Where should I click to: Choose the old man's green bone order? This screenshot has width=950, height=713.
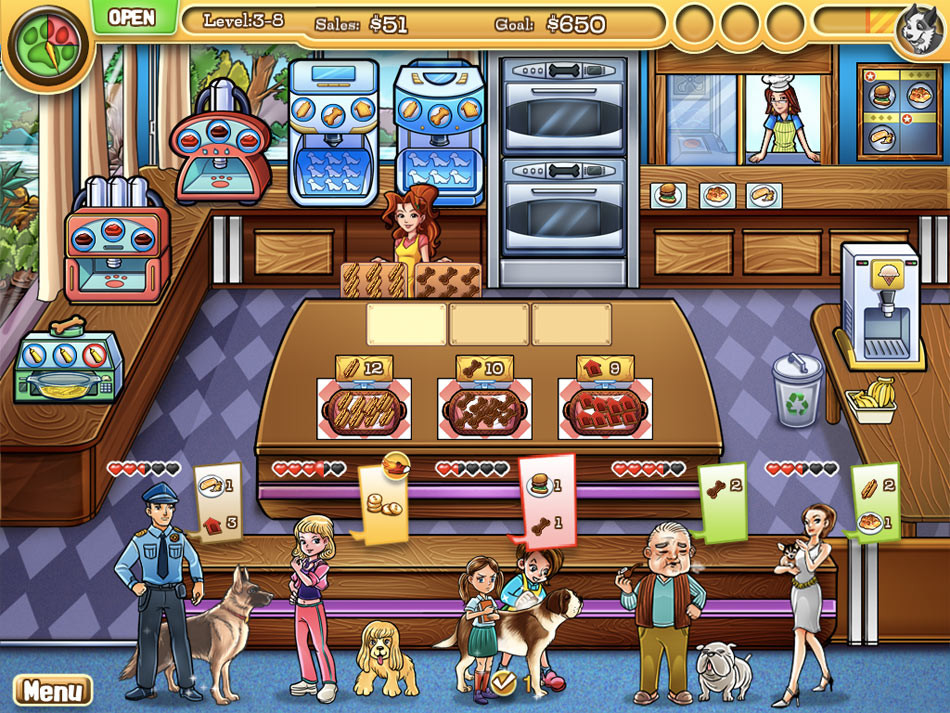(x=723, y=497)
